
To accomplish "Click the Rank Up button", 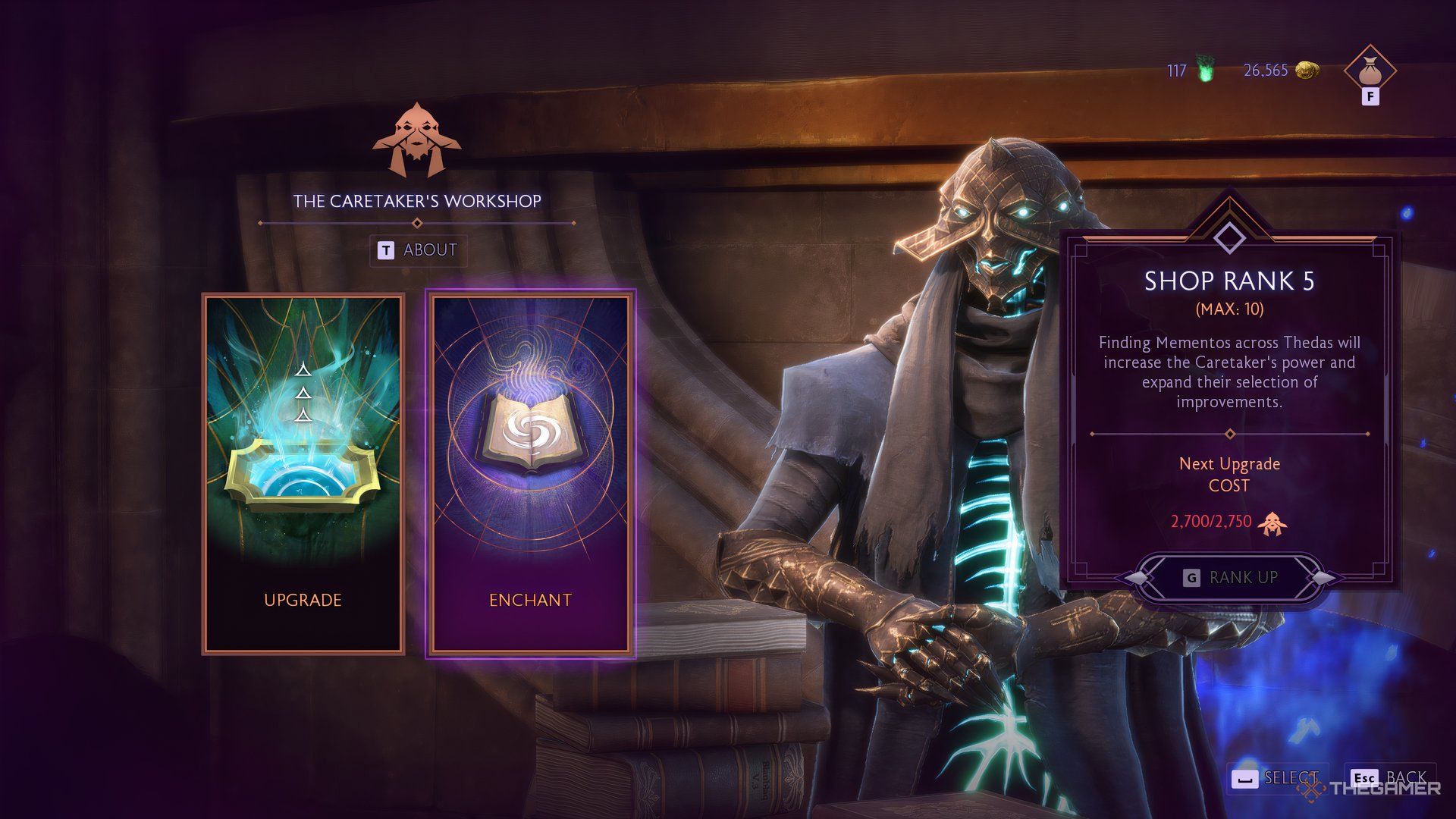I will click(x=1229, y=578).
